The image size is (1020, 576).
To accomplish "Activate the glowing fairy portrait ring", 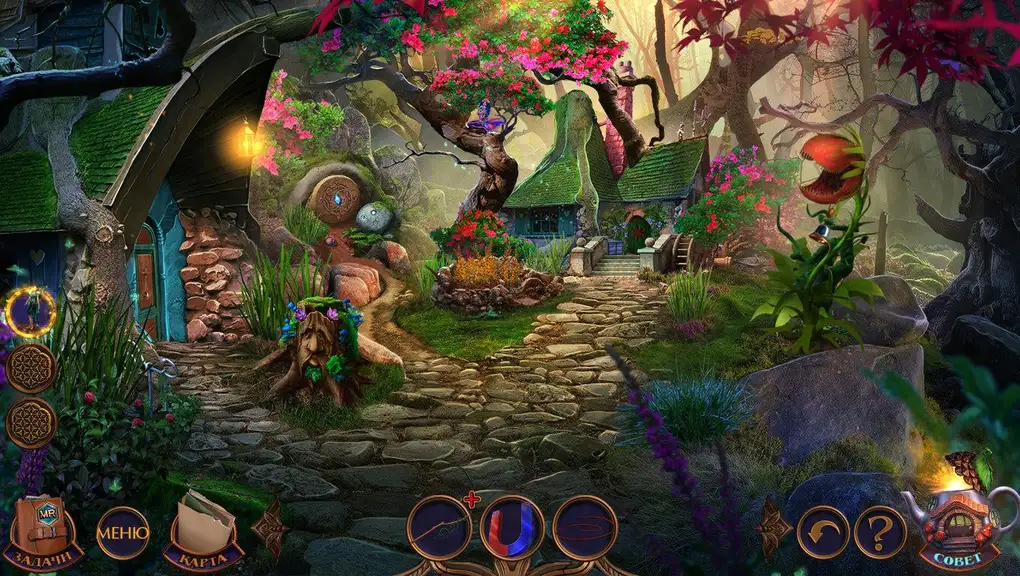I will (30, 313).
